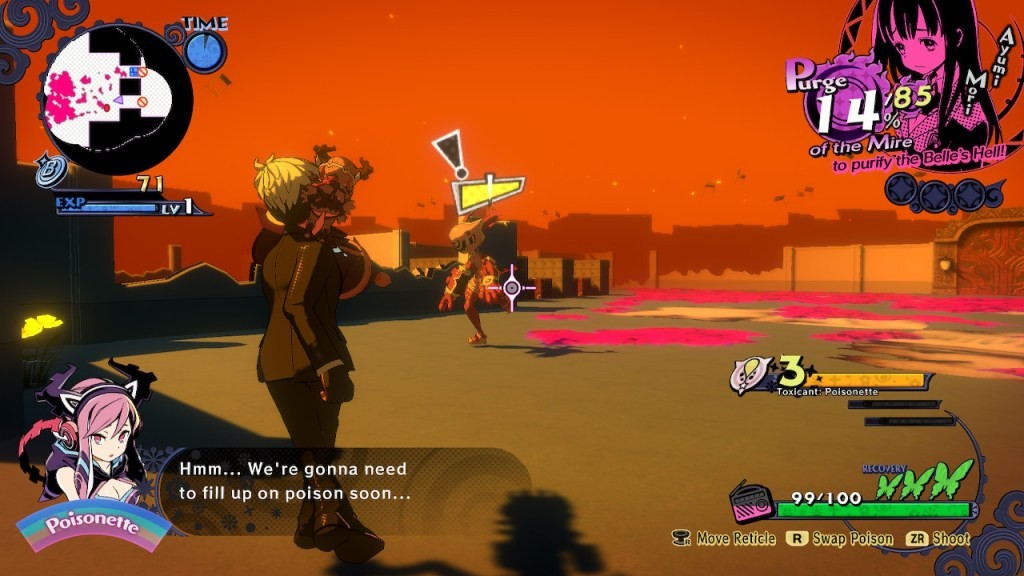Screen dimensions: 1024x576
Task: Advance the Poisonette dialogue box
Action: coord(338,480)
